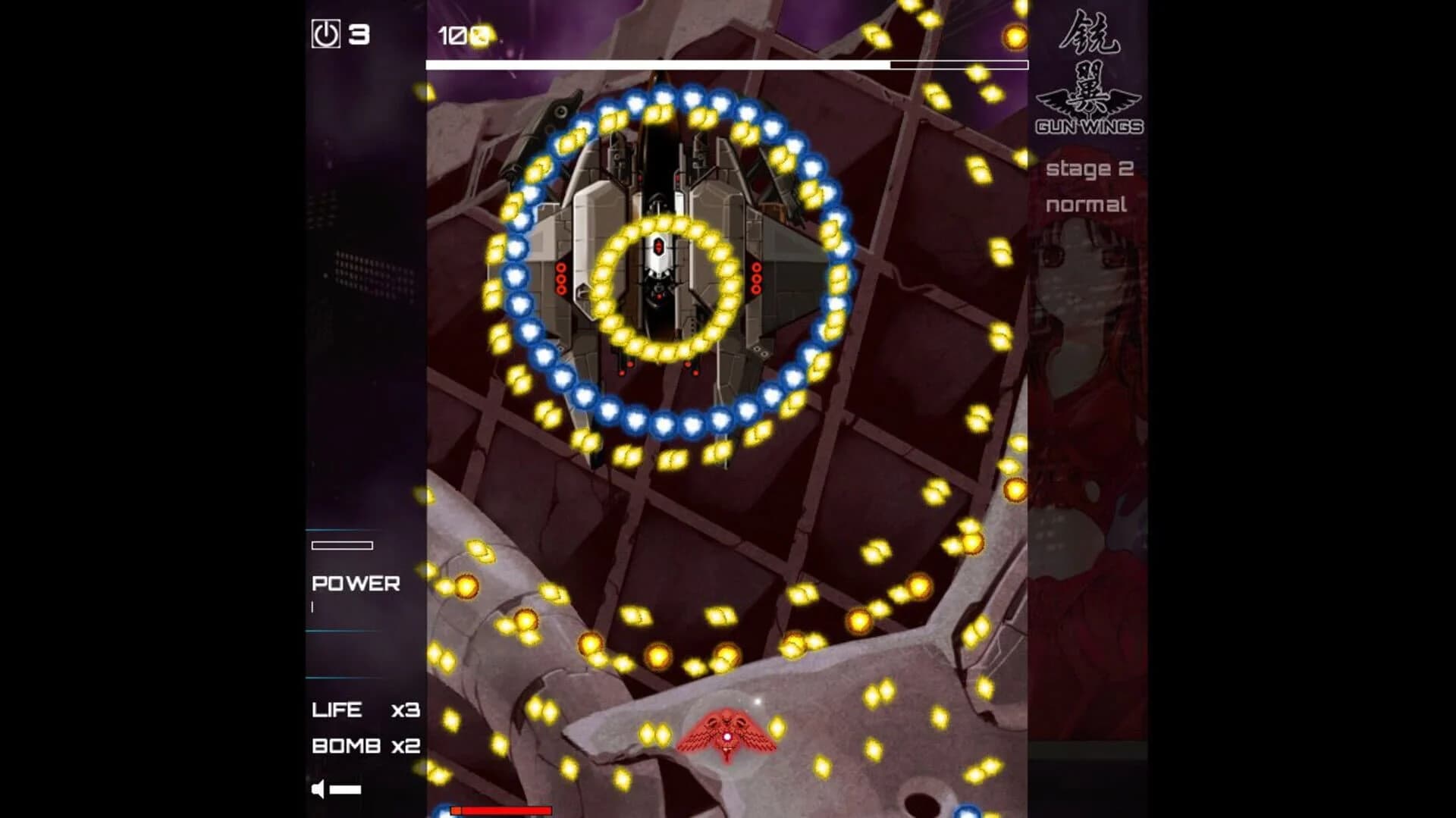This screenshot has height=818, width=1456.
Task: Click the GUN WINGS title text
Action: pyautogui.click(x=1090, y=128)
